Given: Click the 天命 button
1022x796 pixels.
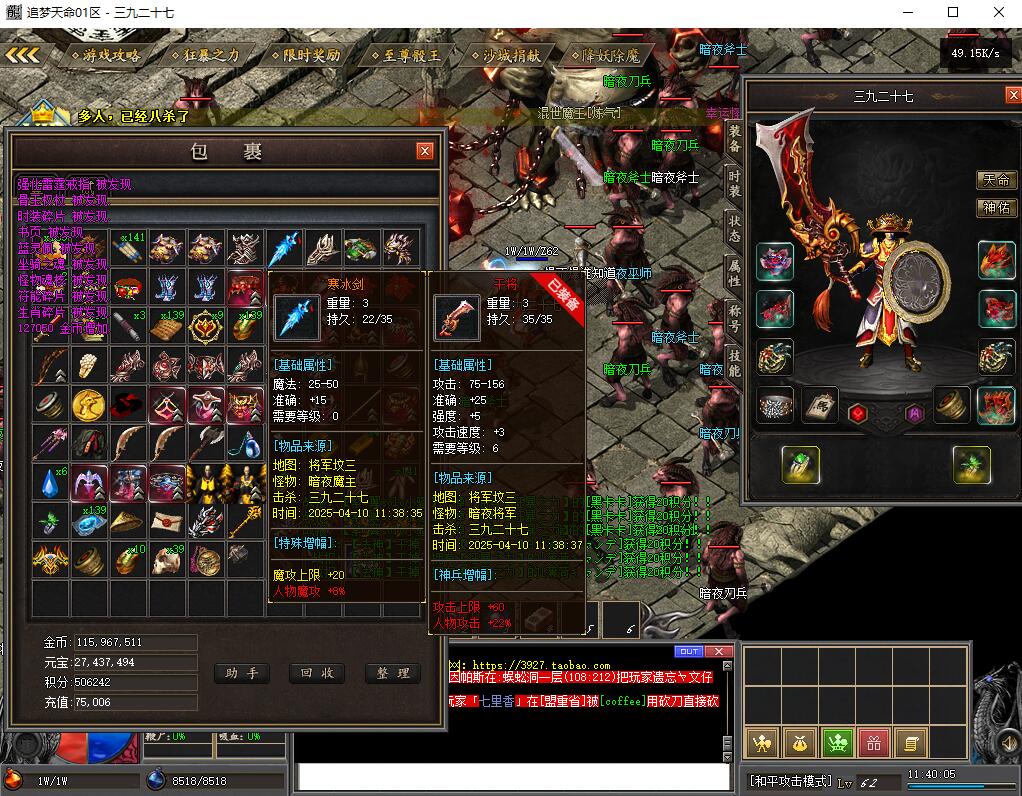Looking at the screenshot, I should click(996, 180).
